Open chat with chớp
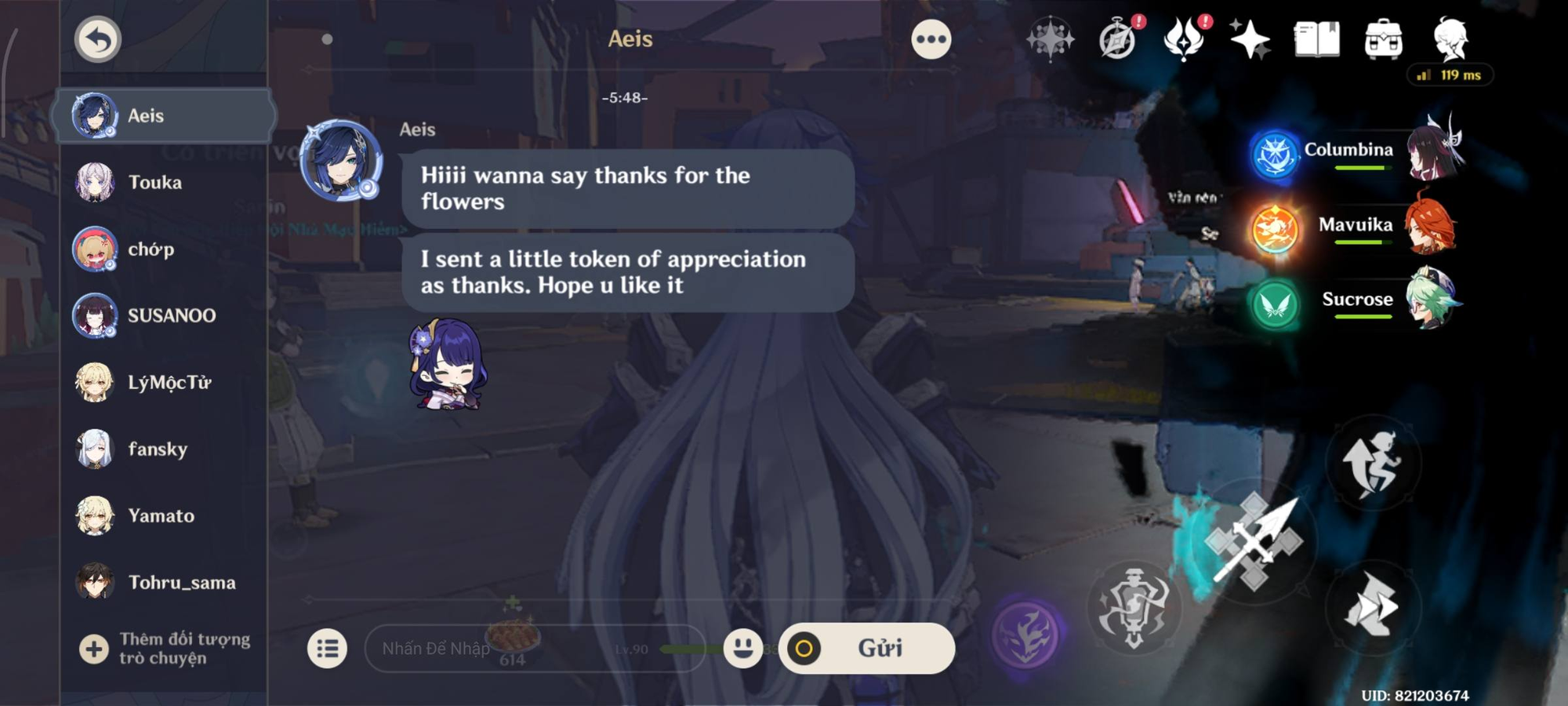Screen dimensions: 1568x706 (165, 249)
